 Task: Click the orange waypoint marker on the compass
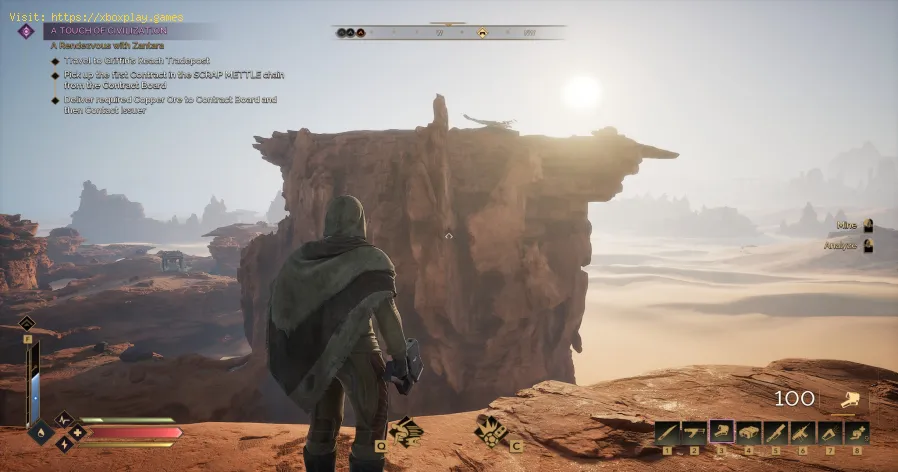point(482,32)
